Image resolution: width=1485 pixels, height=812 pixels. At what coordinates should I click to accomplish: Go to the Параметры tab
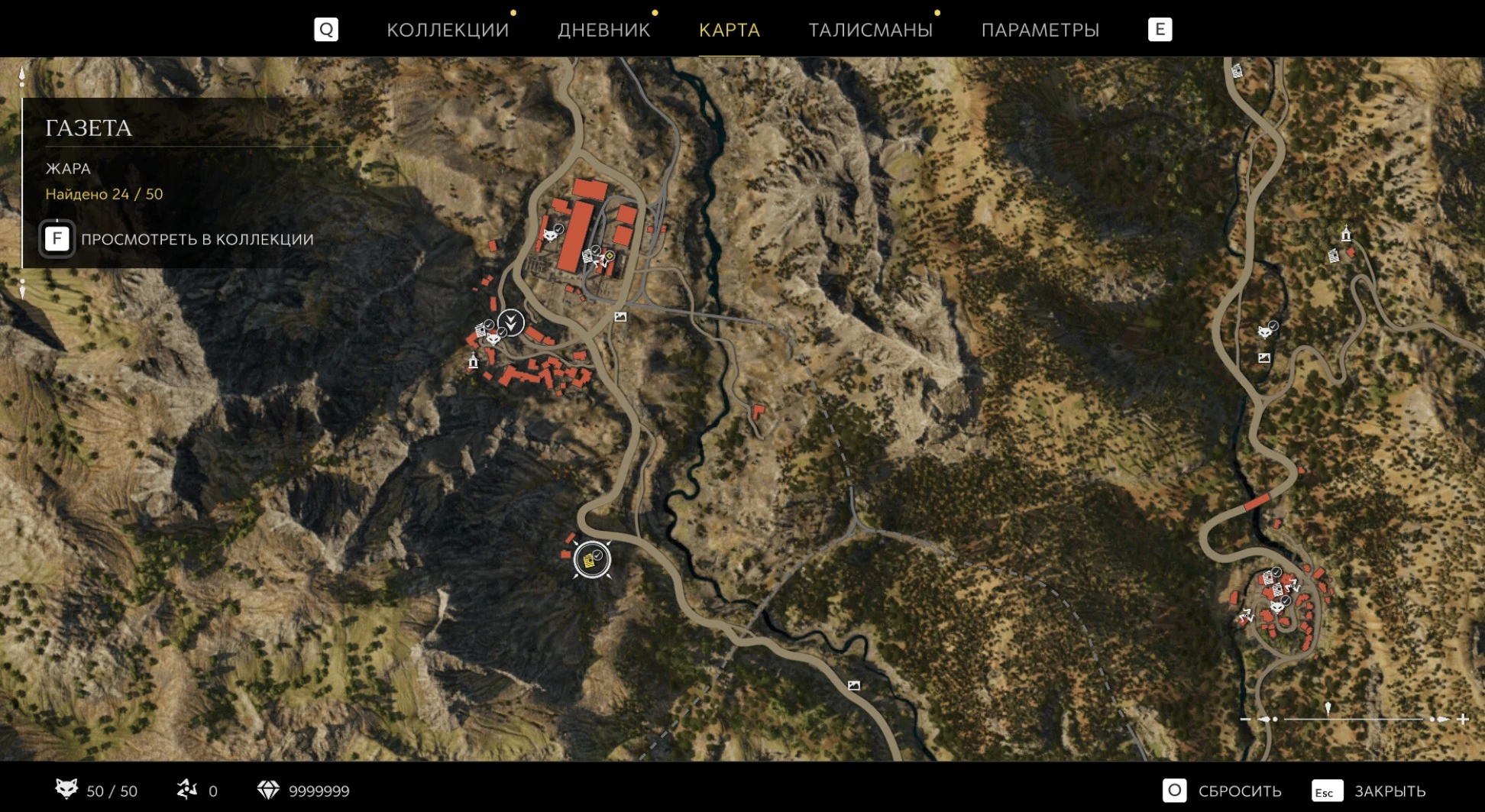pyautogui.click(x=1040, y=30)
